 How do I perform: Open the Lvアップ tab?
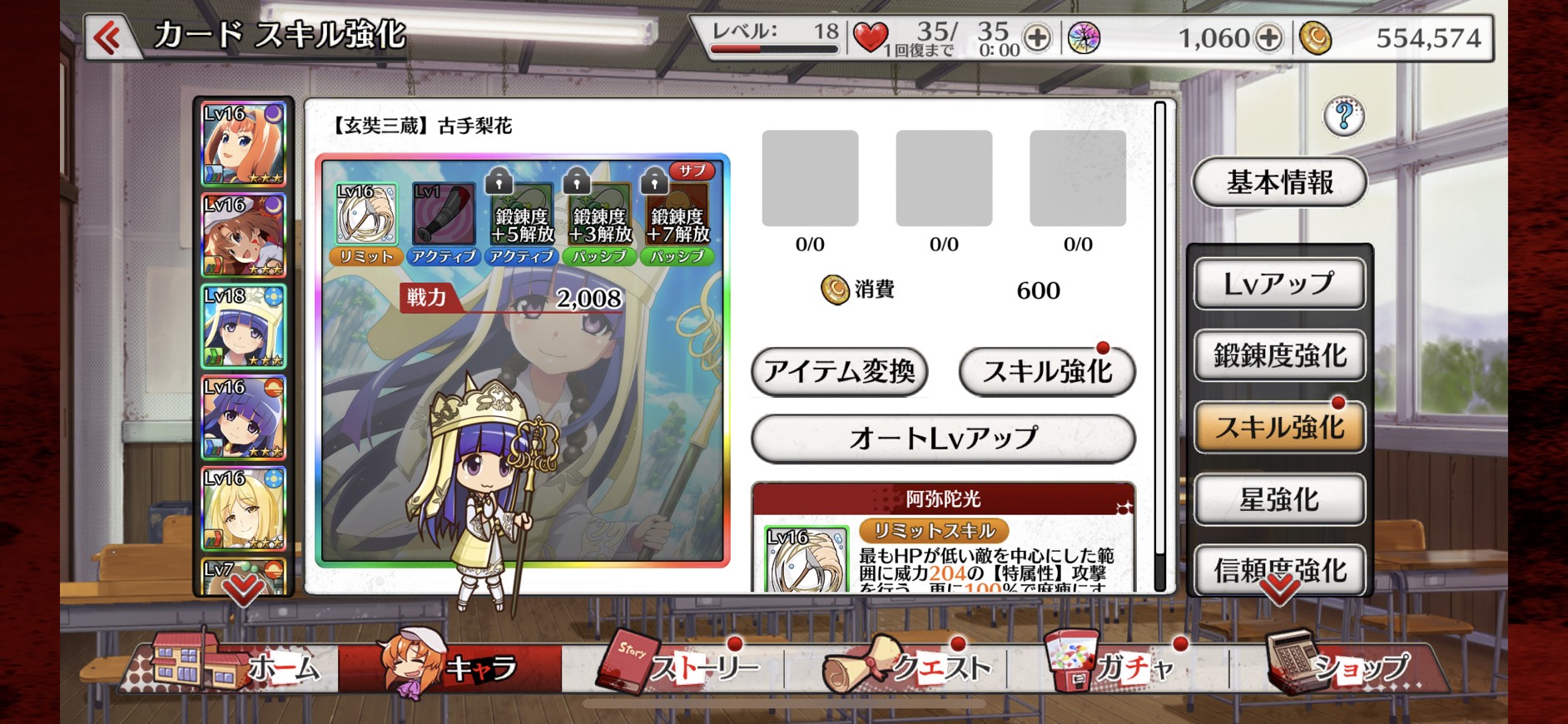pos(1279,284)
